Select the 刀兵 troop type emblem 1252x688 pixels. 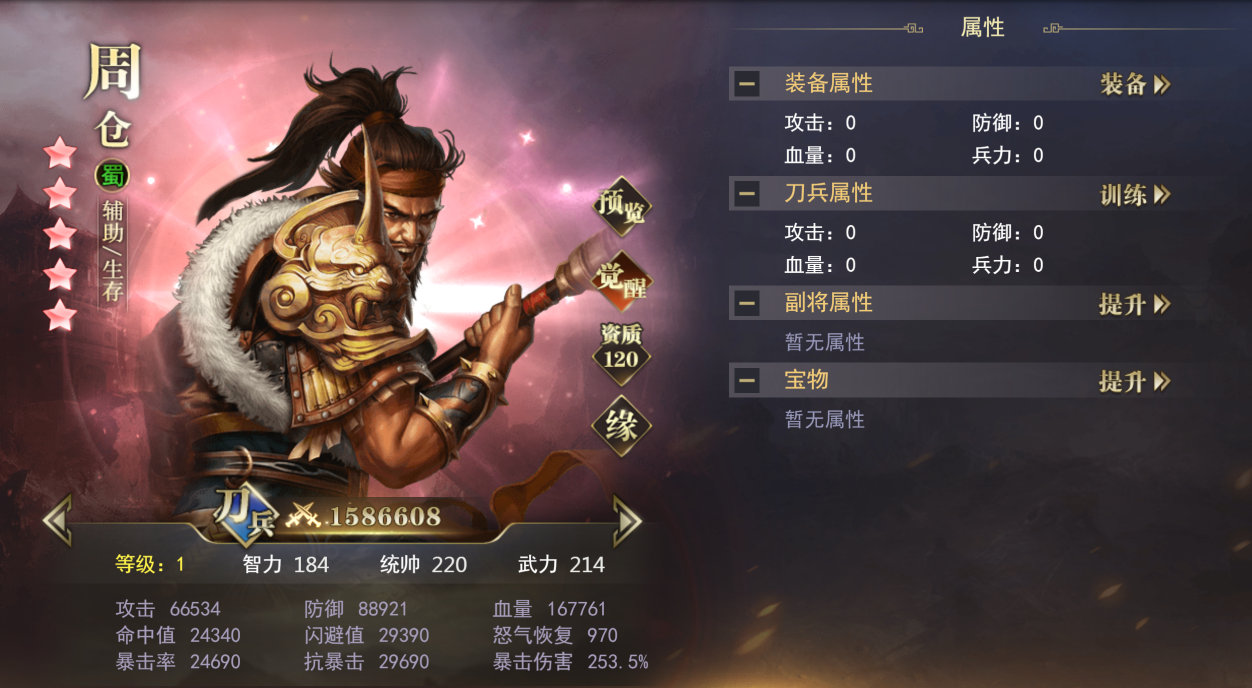[241, 514]
